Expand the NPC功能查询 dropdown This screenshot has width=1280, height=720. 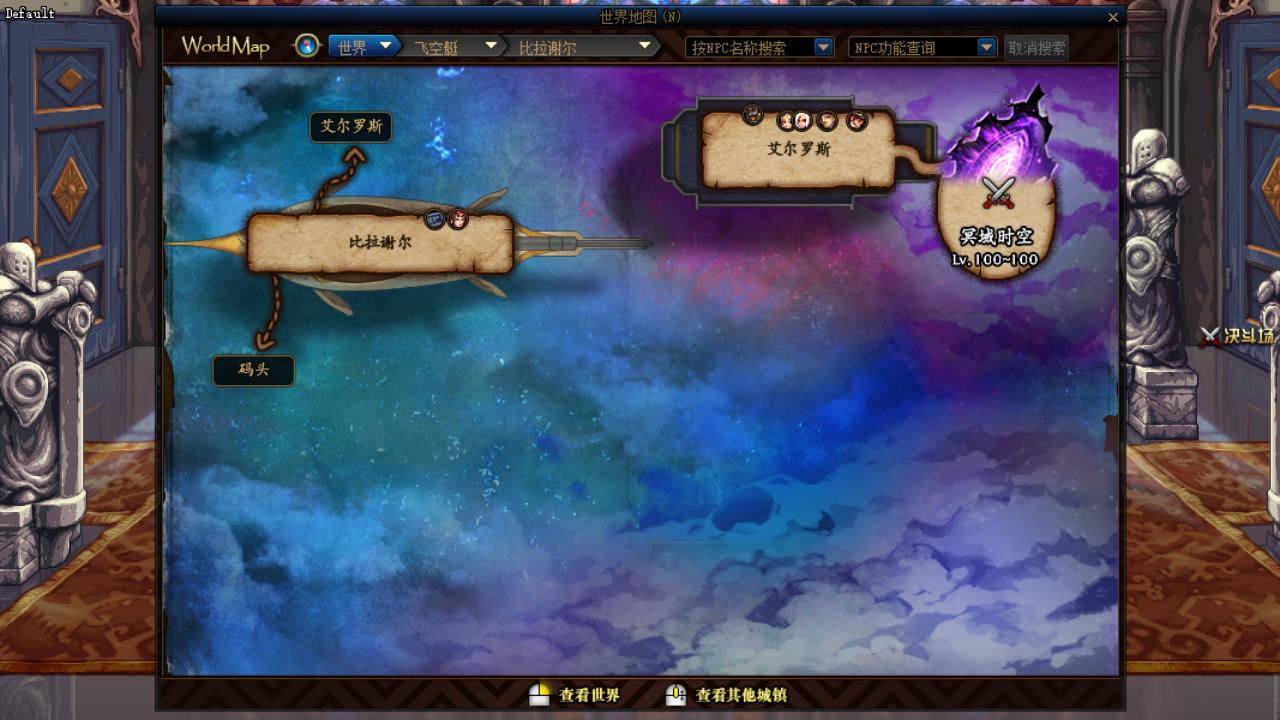[x=986, y=47]
